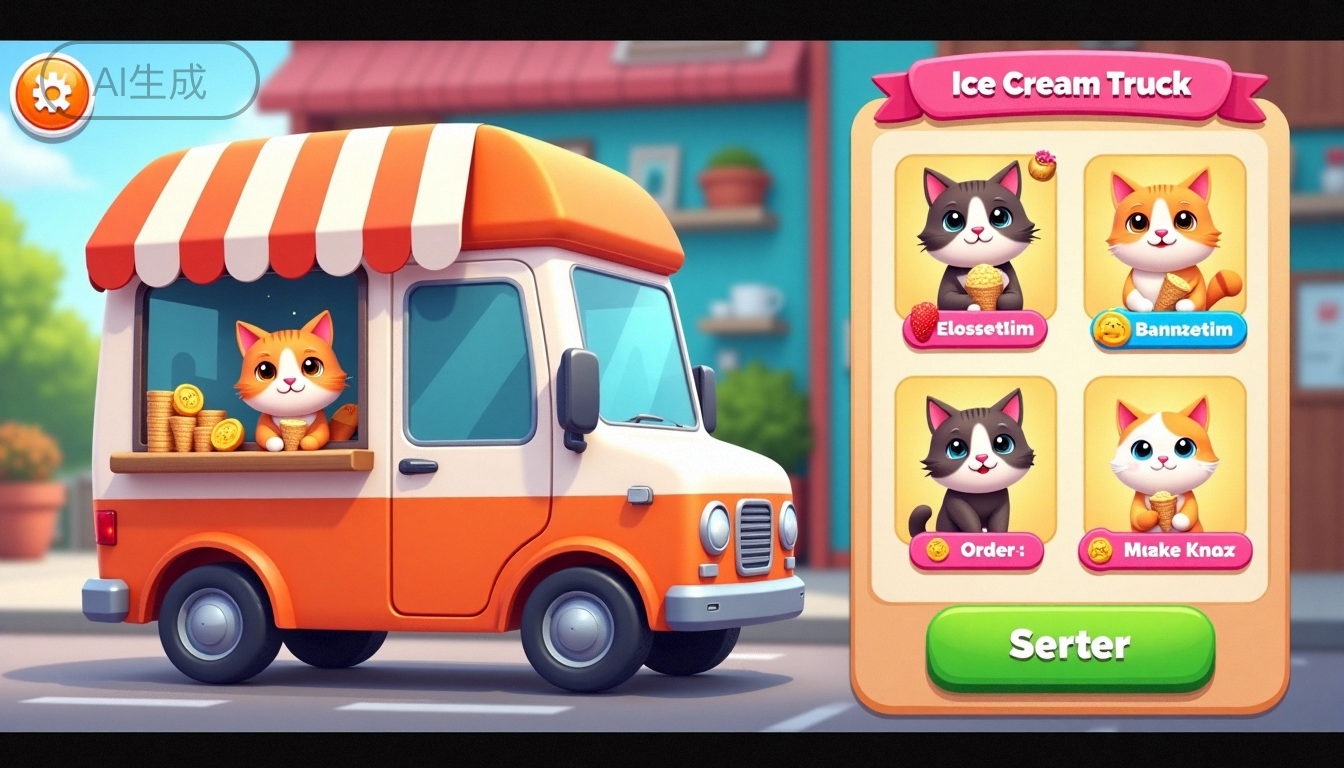
Task: Select the Mıake Knaz button
Action: point(1165,550)
